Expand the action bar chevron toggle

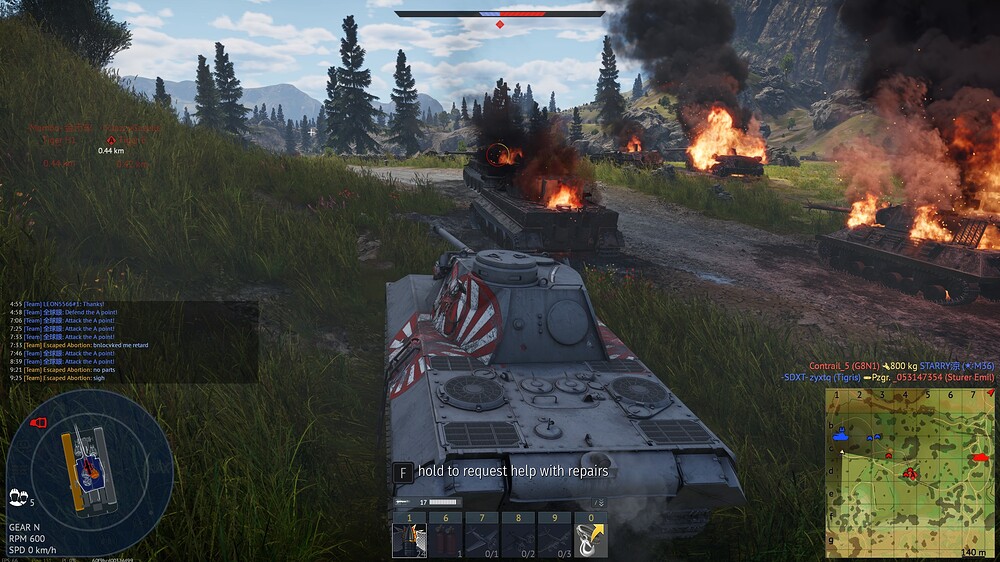click(598, 502)
